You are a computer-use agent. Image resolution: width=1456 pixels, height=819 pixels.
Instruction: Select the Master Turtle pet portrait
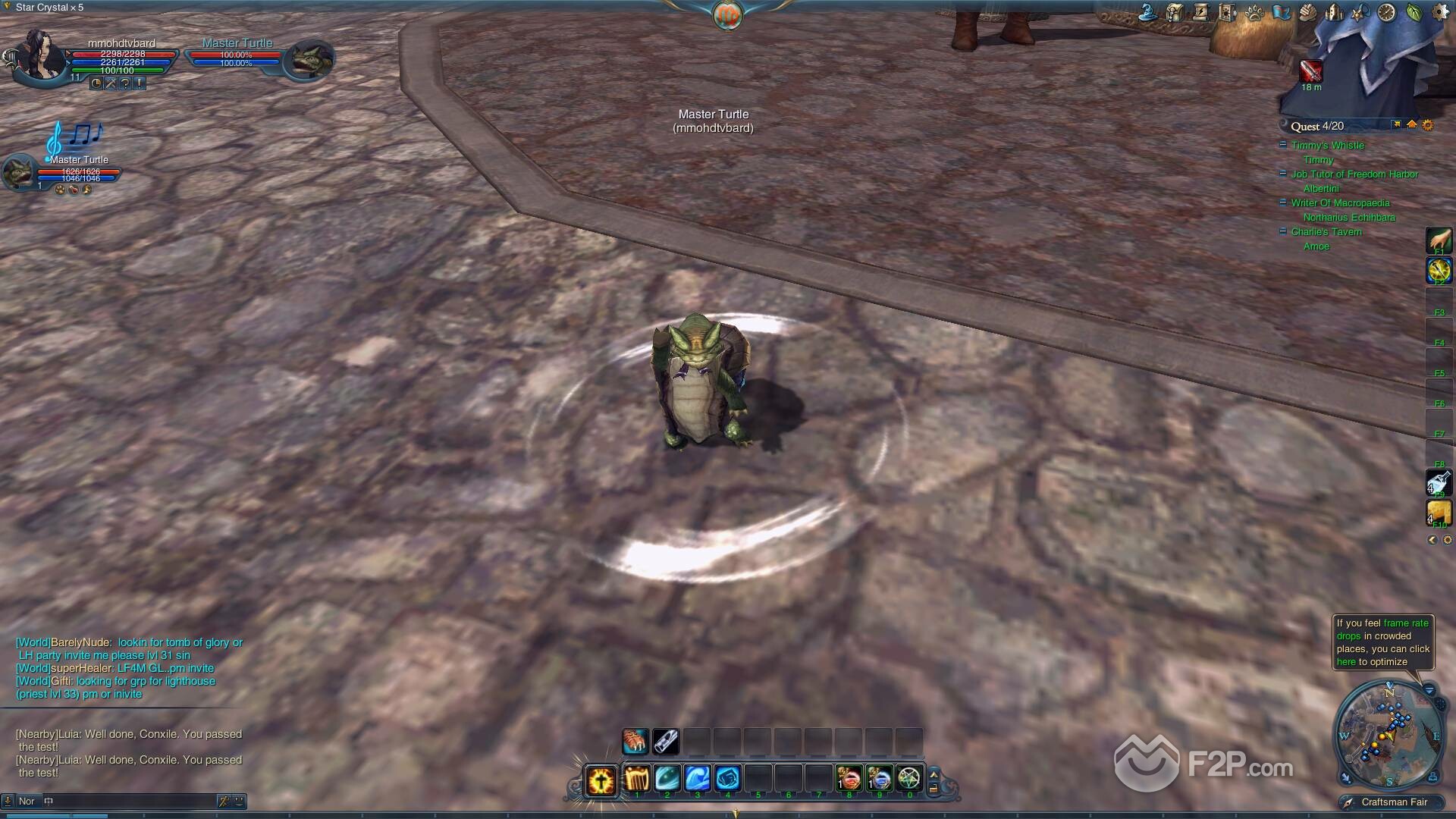18,172
